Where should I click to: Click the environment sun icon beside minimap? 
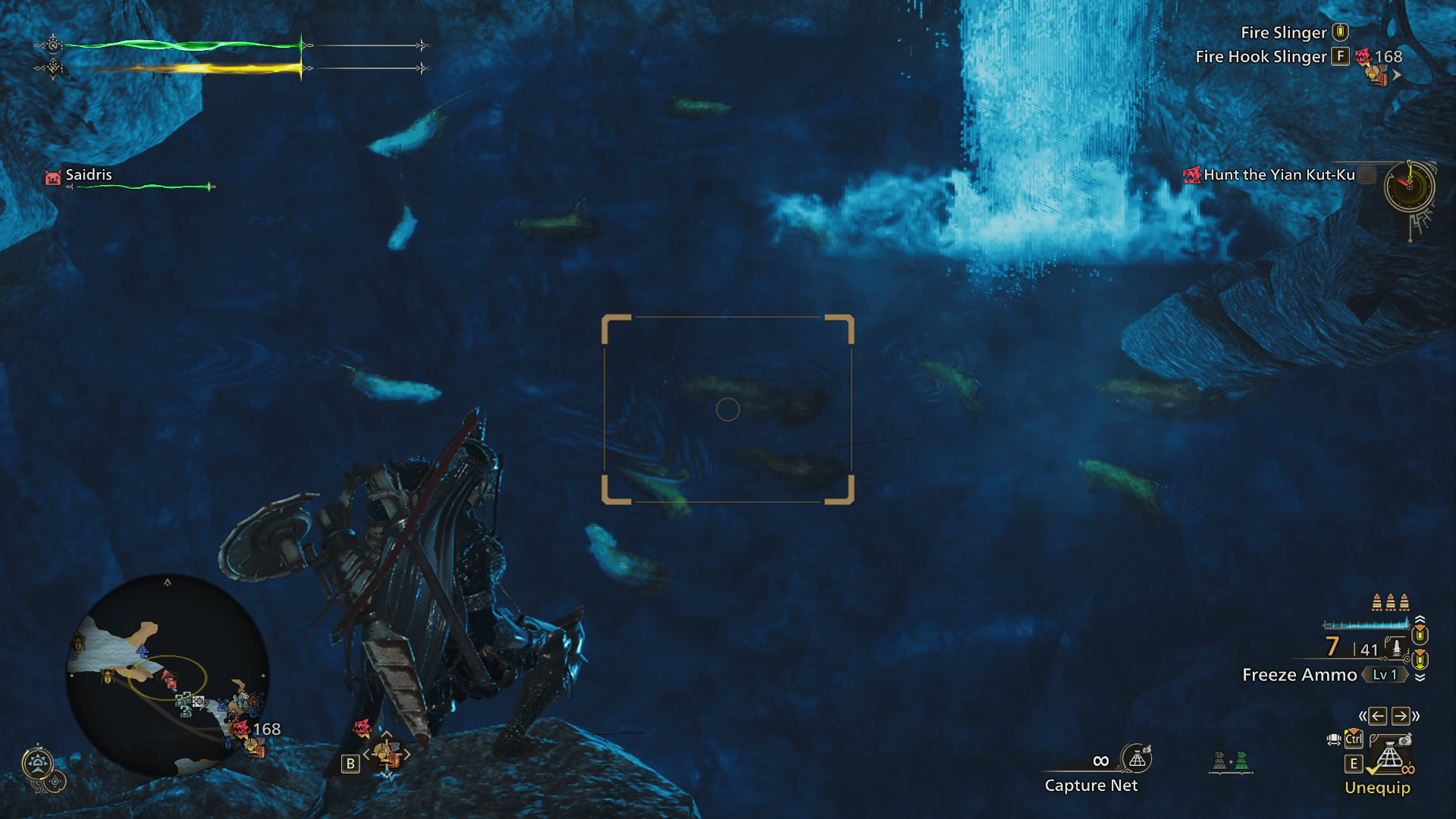[x=38, y=762]
